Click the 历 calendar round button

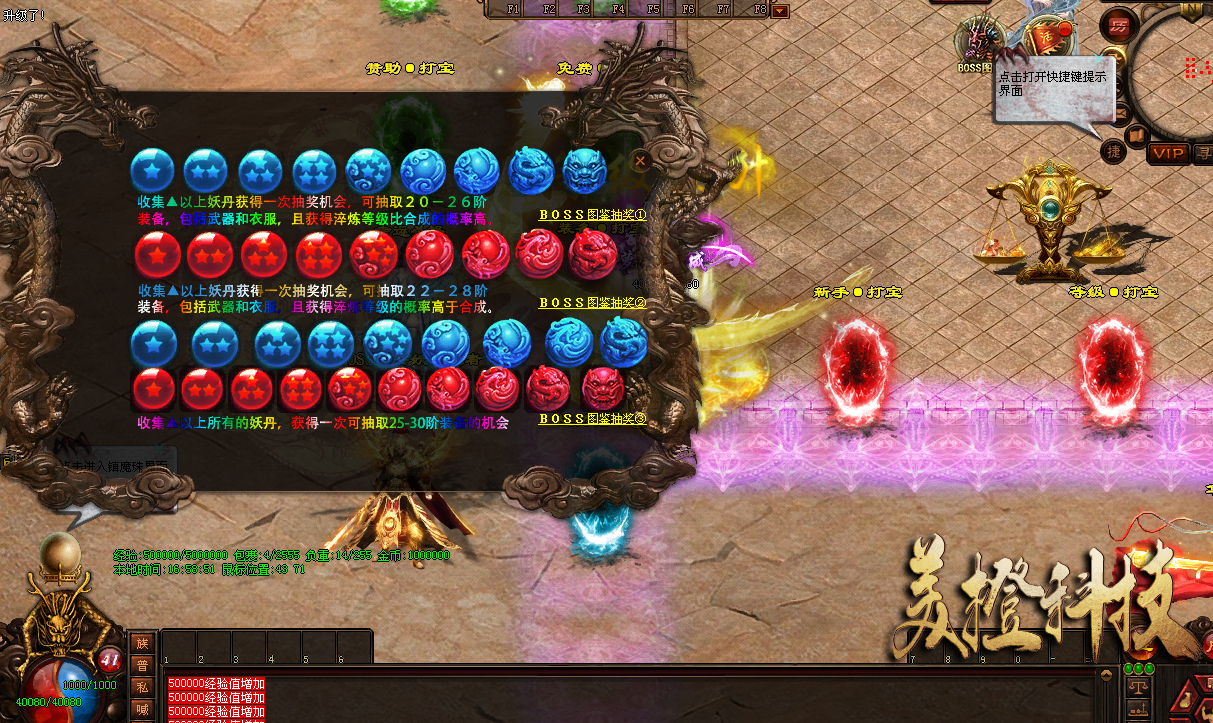tap(1118, 25)
